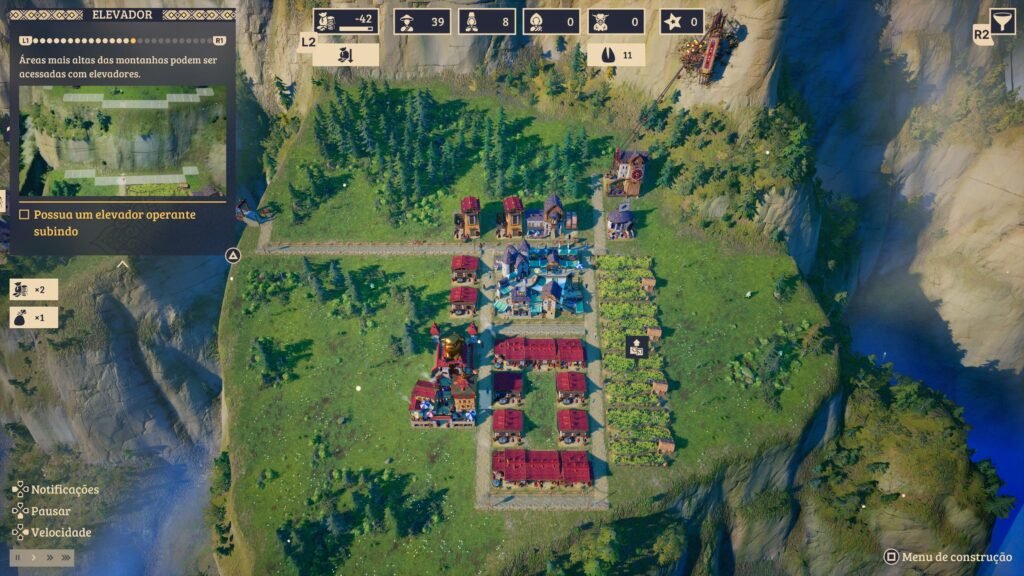Viewport: 1024px width, 576px height.
Task: Select the cart item marked ×2
Action: click(33, 289)
